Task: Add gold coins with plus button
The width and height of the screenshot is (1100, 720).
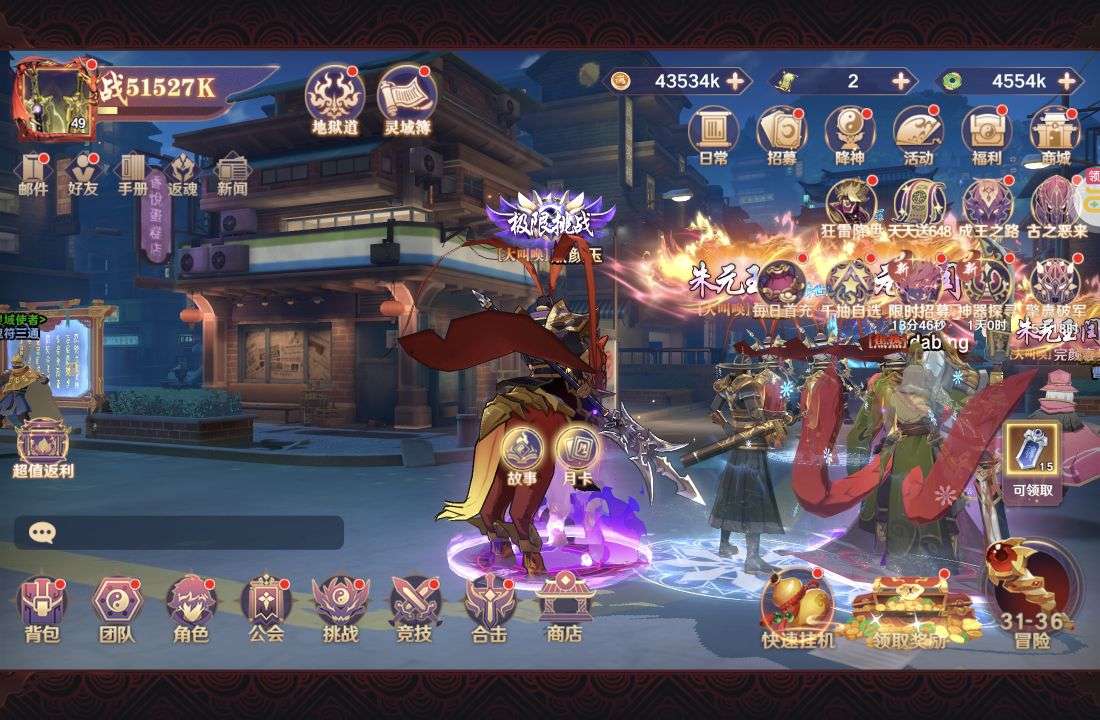Action: tap(735, 81)
